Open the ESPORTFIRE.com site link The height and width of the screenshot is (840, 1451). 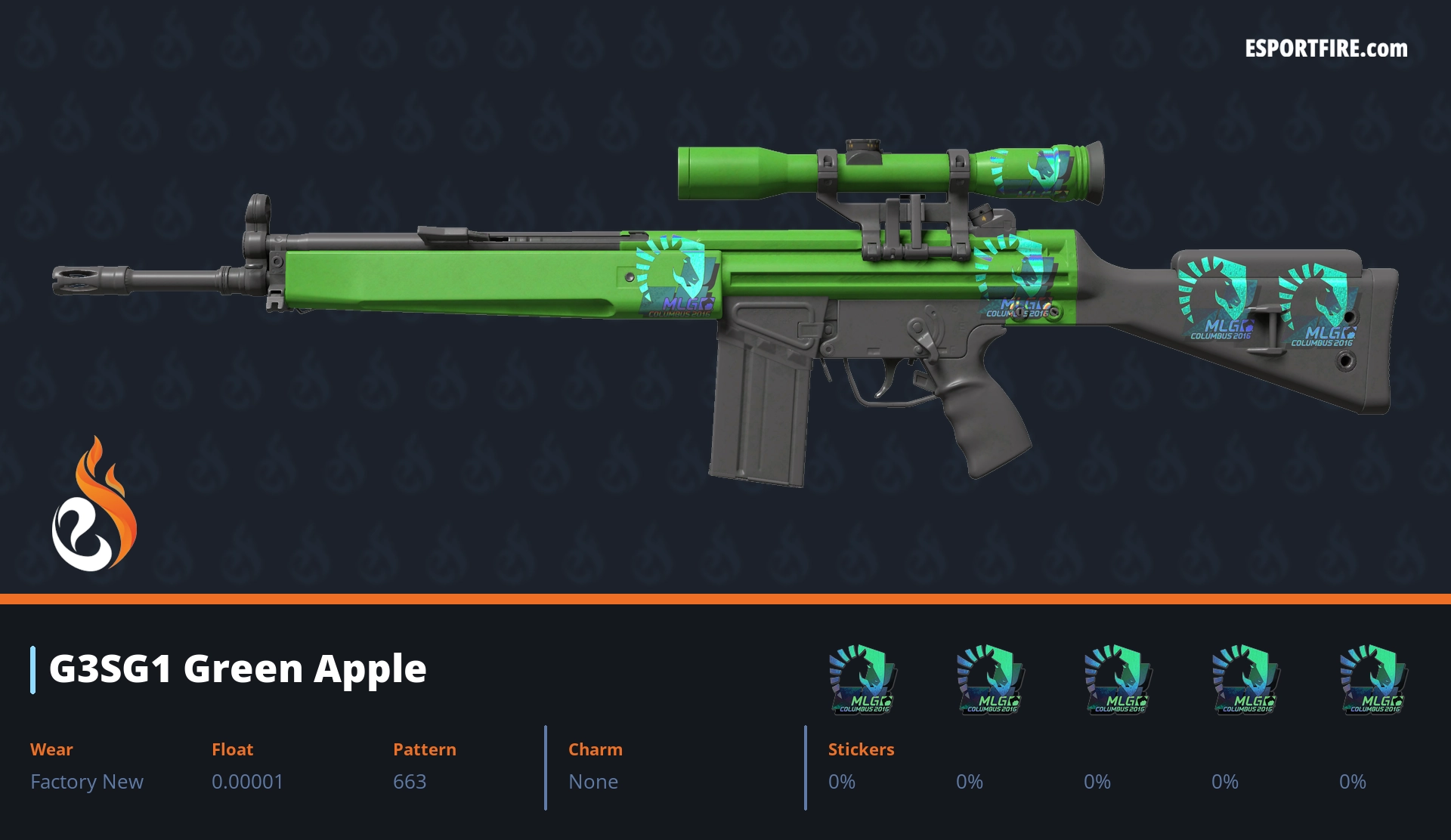point(1326,49)
